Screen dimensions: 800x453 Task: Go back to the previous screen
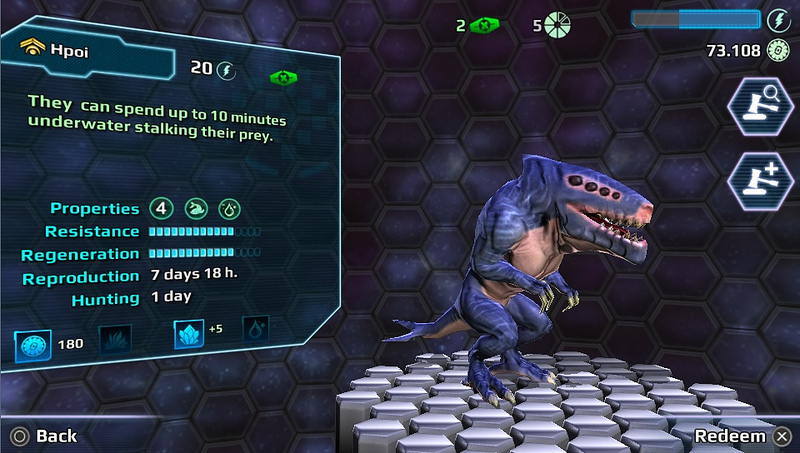pos(44,436)
